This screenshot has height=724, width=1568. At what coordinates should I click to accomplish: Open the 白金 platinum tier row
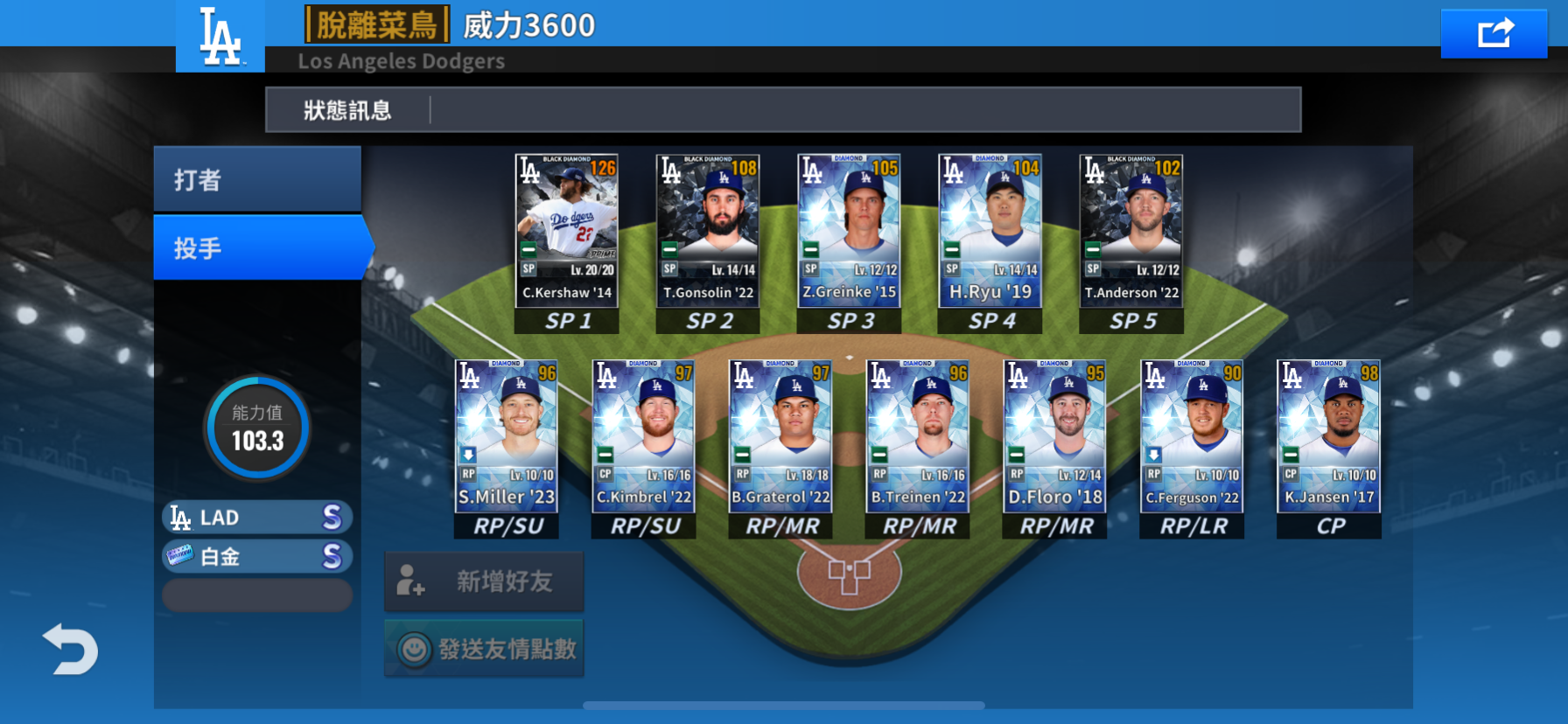tap(255, 556)
